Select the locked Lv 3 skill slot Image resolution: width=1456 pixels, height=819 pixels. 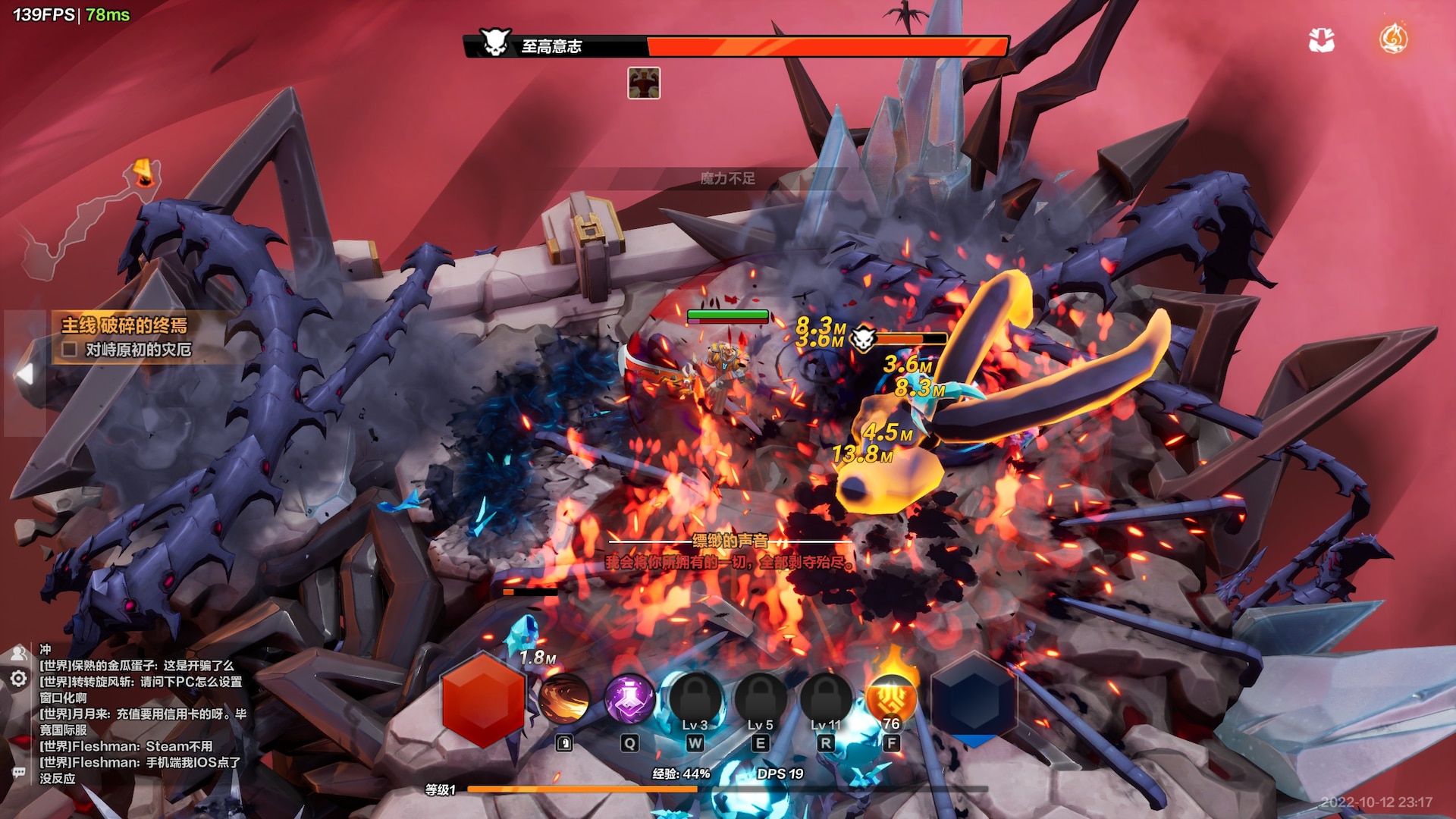[x=695, y=699]
